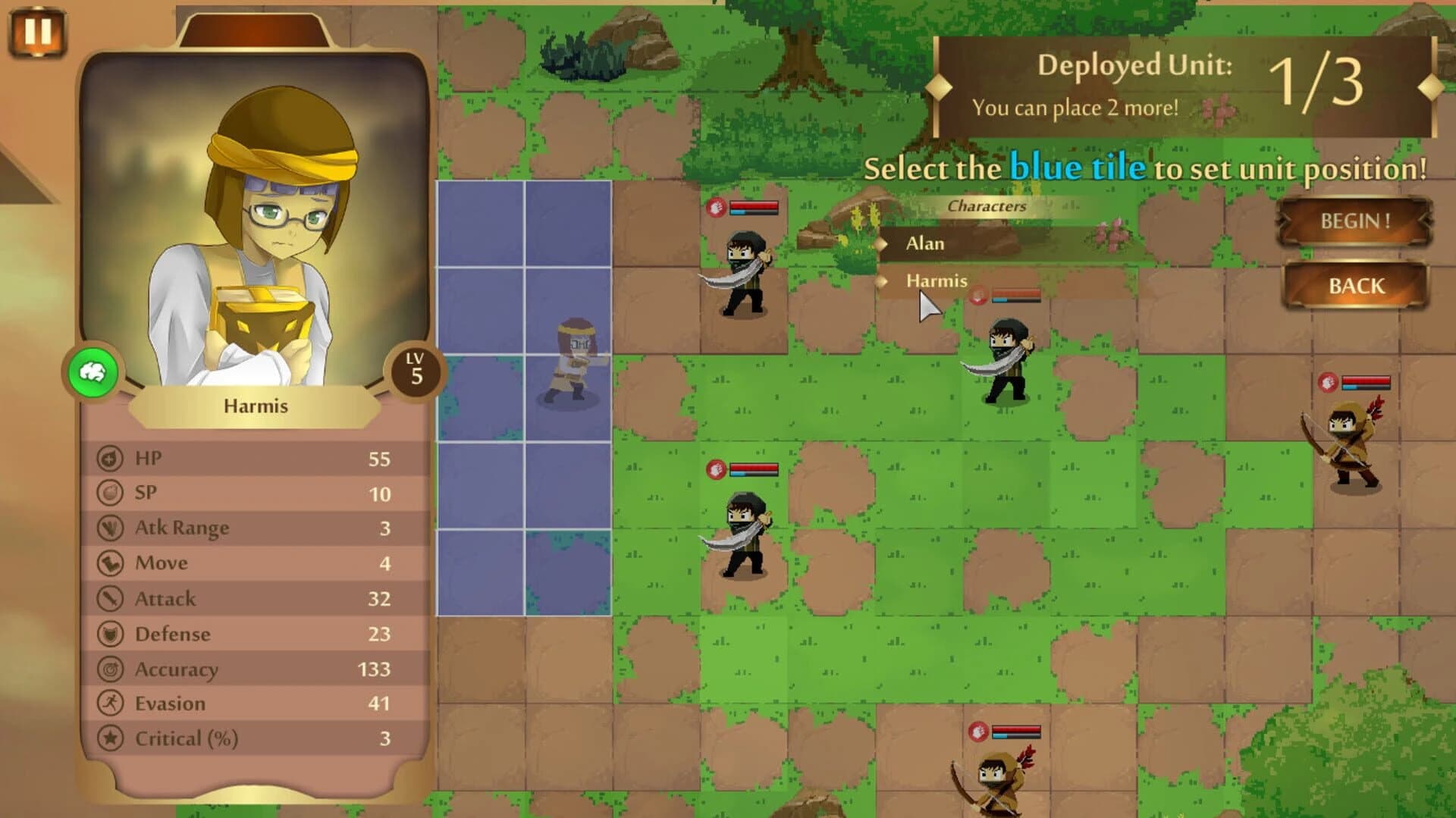Select Harmis from the Characters list

tap(935, 281)
